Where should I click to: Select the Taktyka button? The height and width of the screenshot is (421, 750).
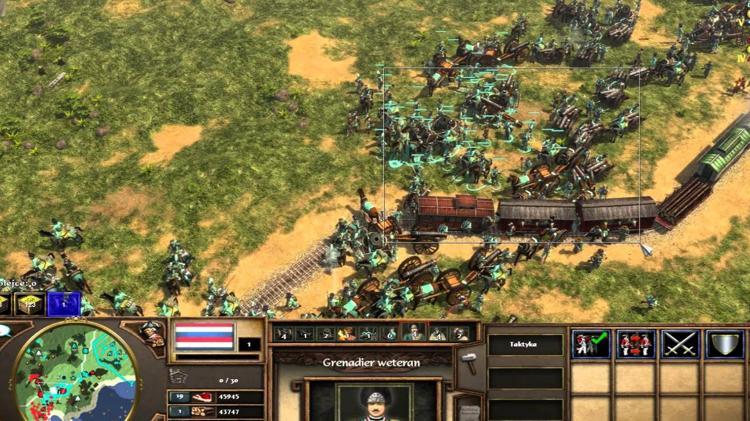pyautogui.click(x=525, y=344)
